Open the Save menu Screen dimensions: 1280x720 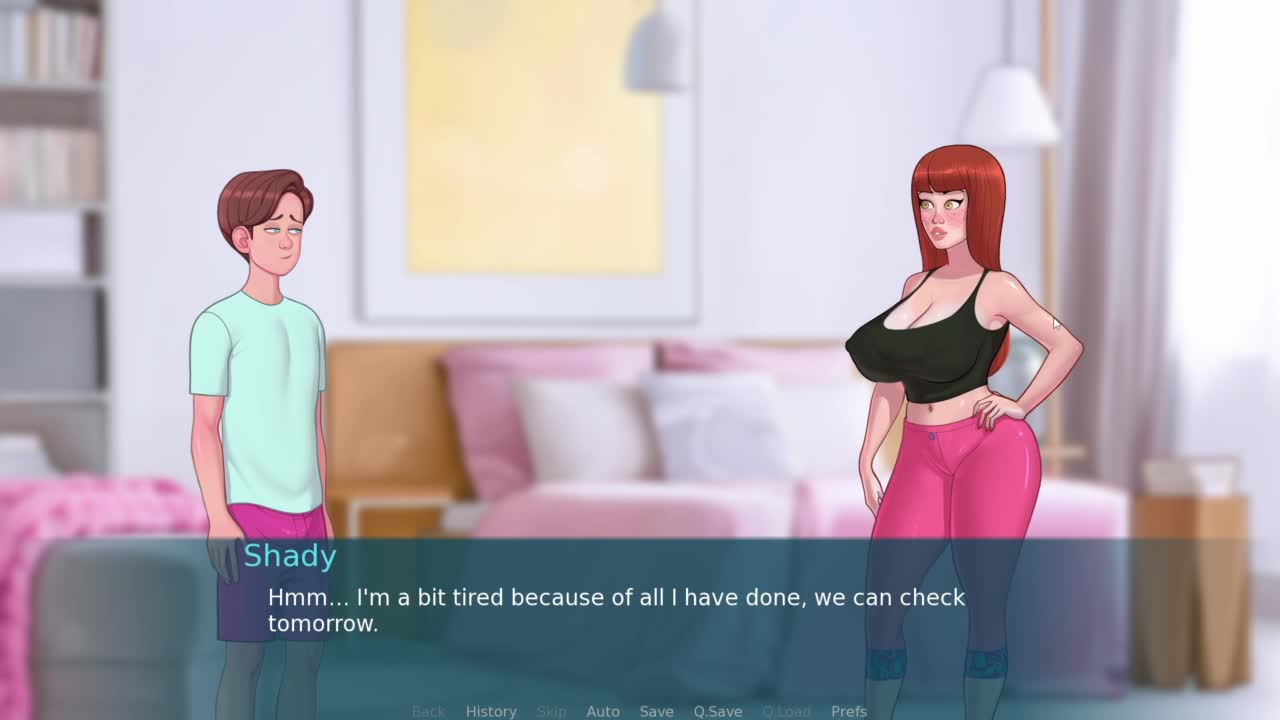(x=656, y=711)
